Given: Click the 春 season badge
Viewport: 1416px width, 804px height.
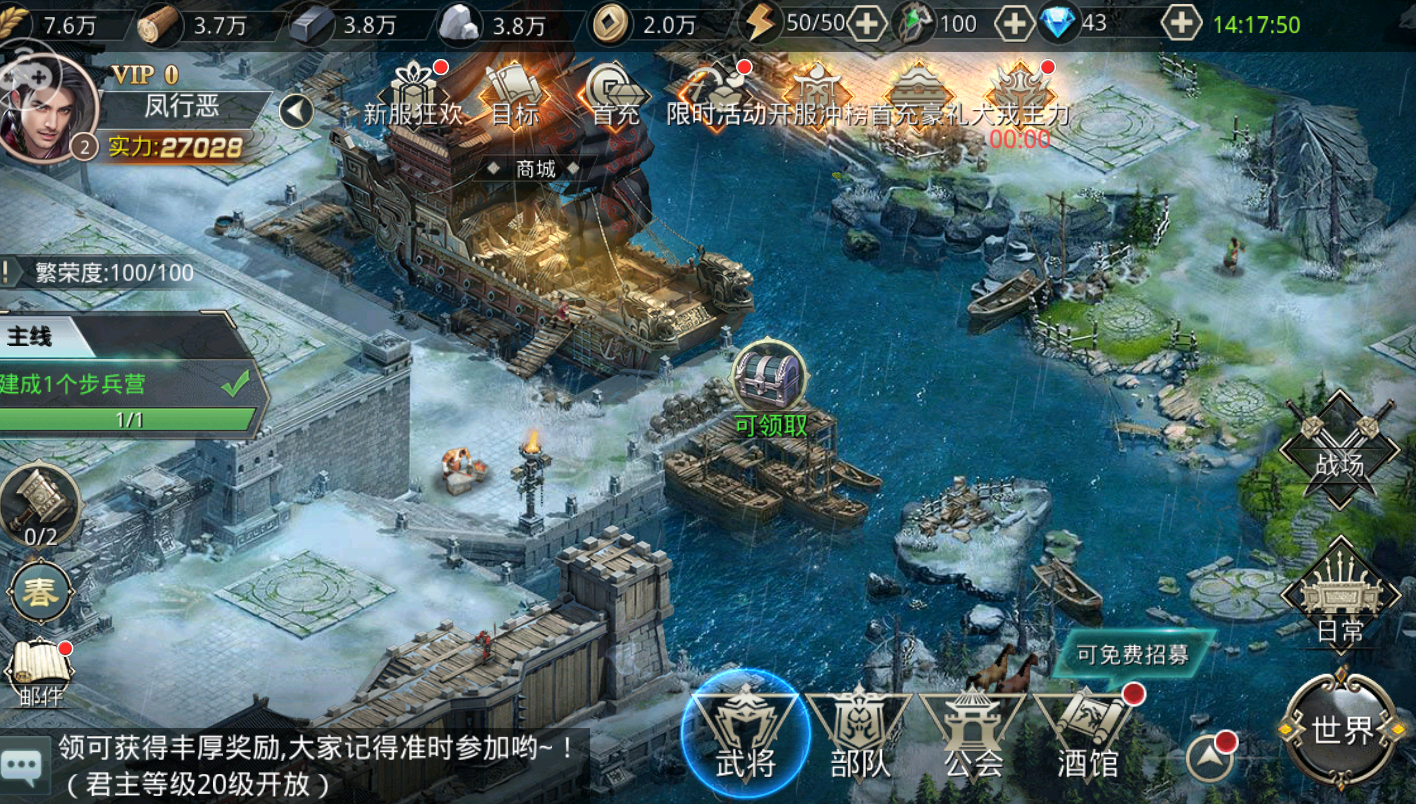Looking at the screenshot, I should coord(40,592).
